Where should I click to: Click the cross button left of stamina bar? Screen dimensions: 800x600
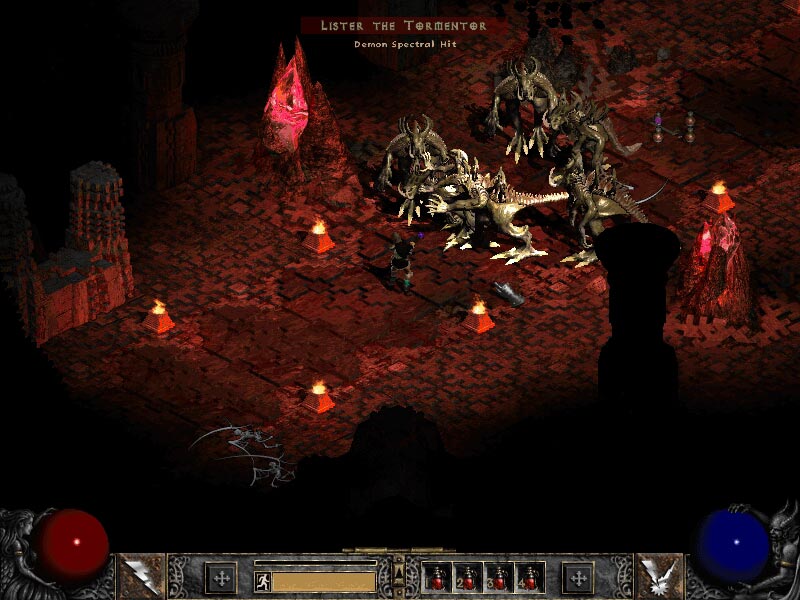[x=220, y=577]
